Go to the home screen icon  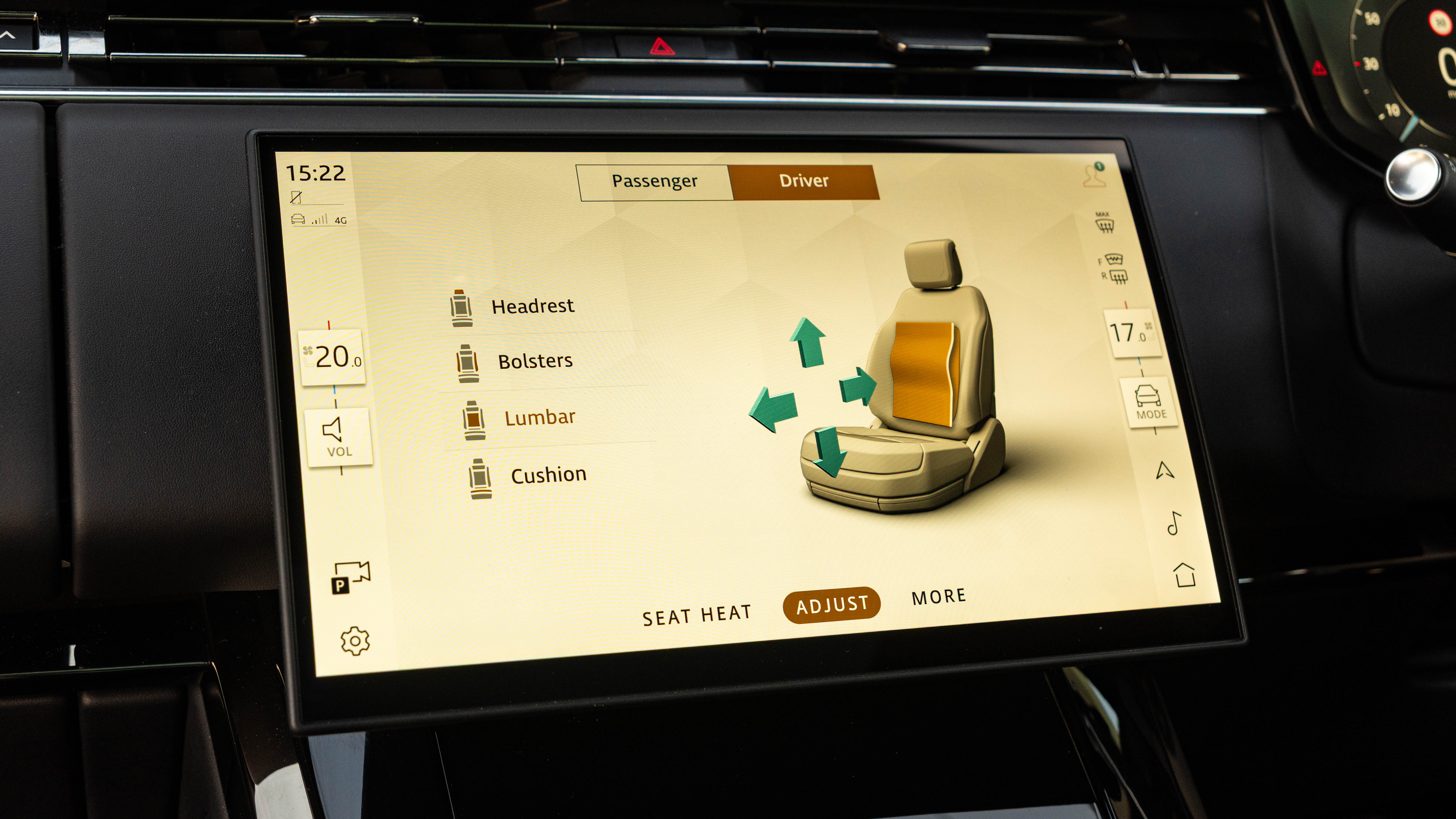click(1184, 575)
